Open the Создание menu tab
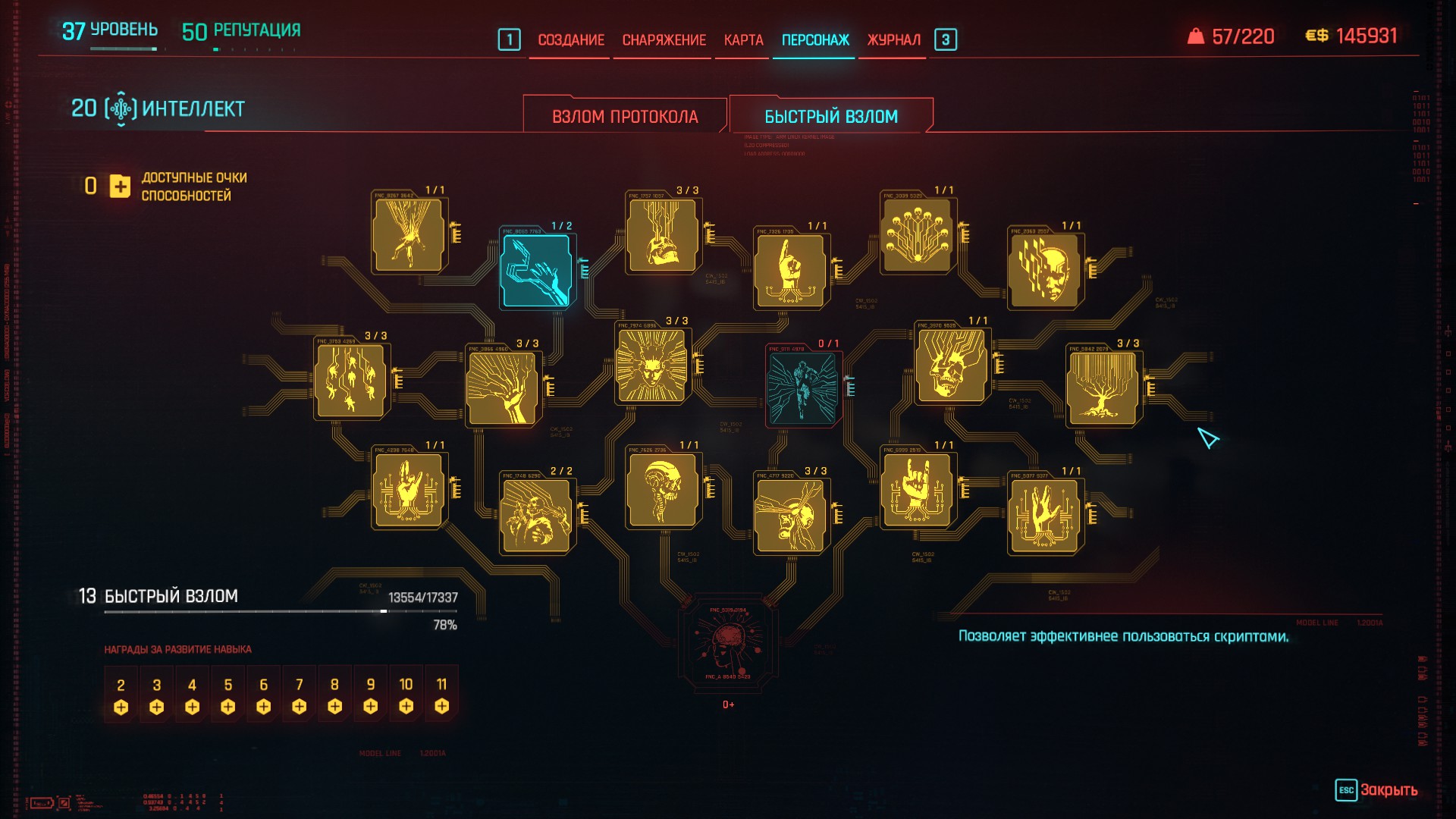Viewport: 1456px width, 819px height. tap(570, 40)
